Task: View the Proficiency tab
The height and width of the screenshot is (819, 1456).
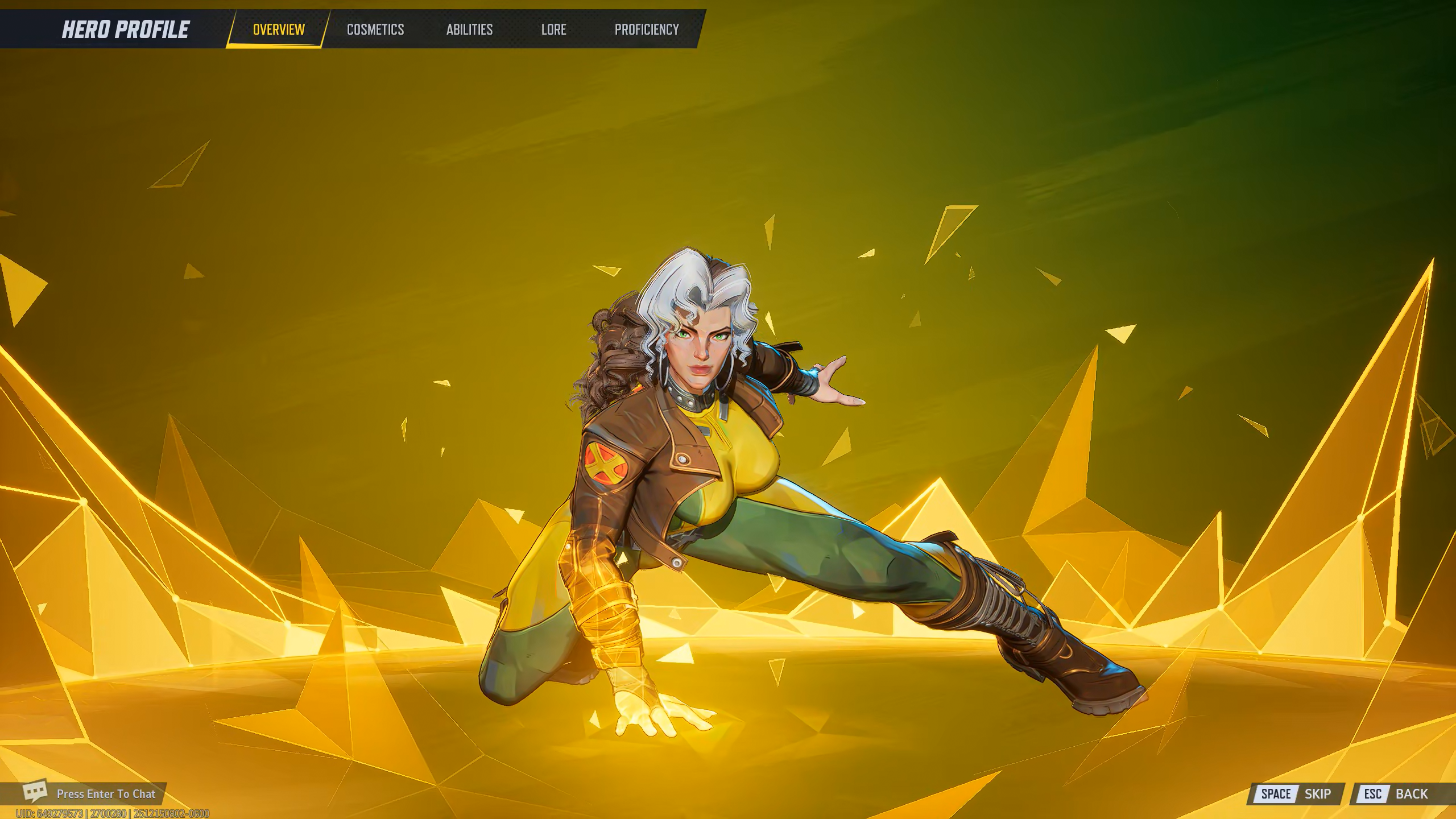Action: (647, 30)
